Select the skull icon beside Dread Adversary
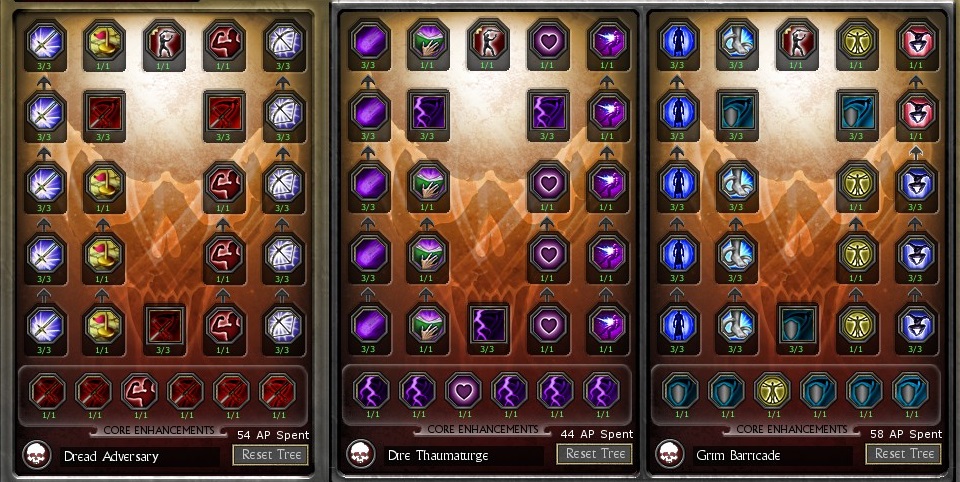The image size is (960, 482). (38, 455)
